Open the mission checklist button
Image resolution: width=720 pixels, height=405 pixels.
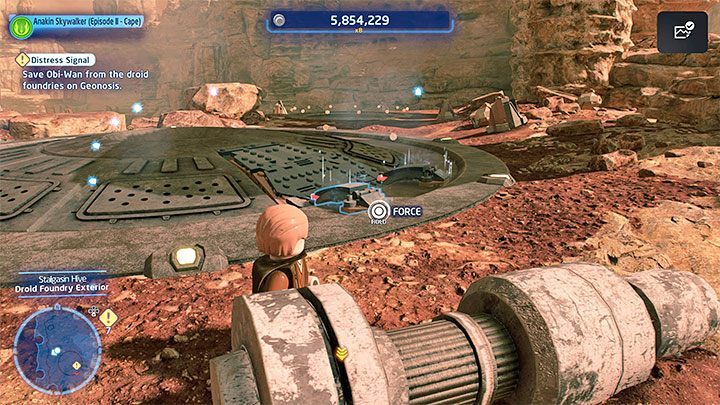coord(683,32)
